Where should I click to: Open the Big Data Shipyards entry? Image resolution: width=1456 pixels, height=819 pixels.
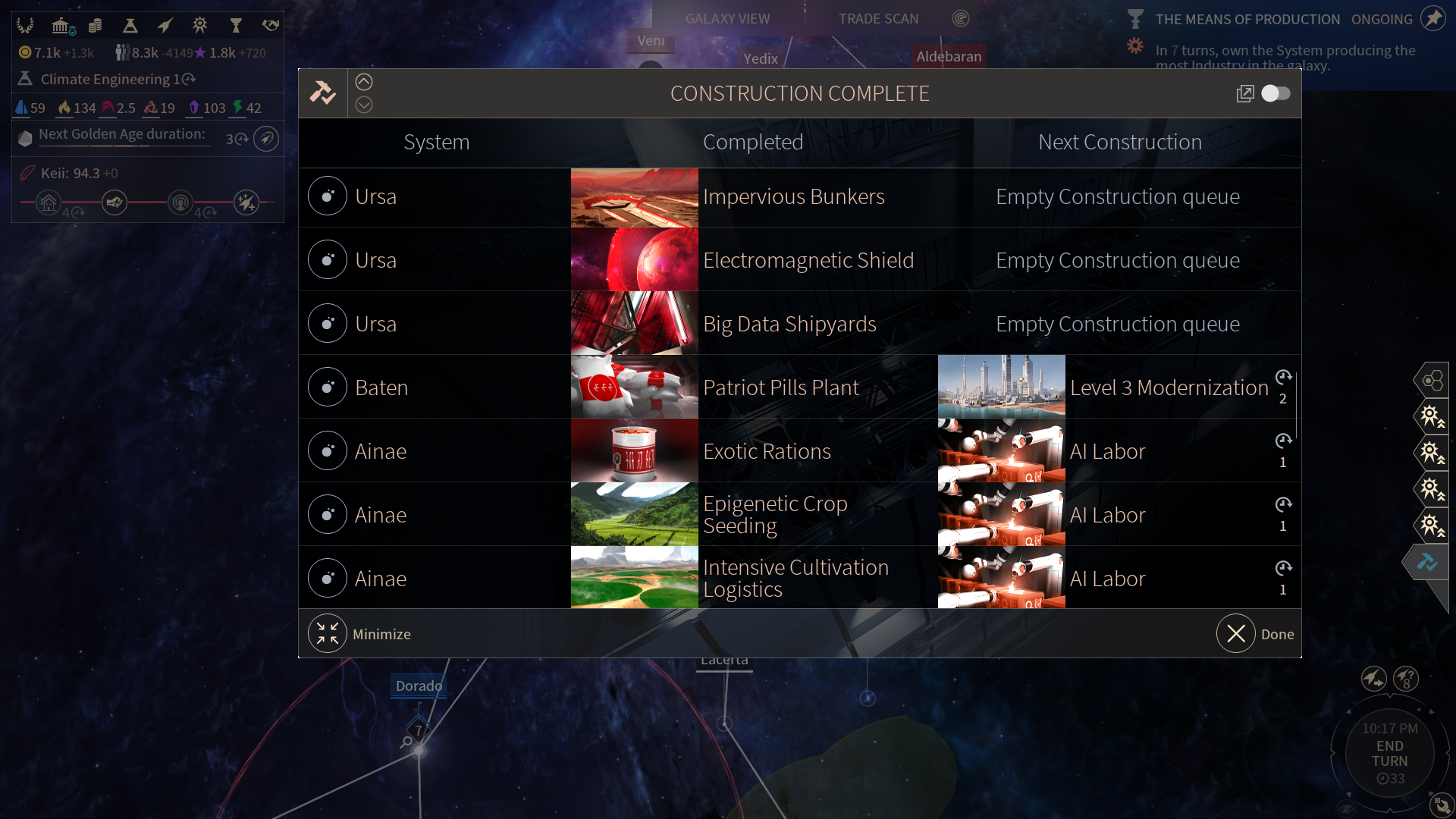[789, 325]
